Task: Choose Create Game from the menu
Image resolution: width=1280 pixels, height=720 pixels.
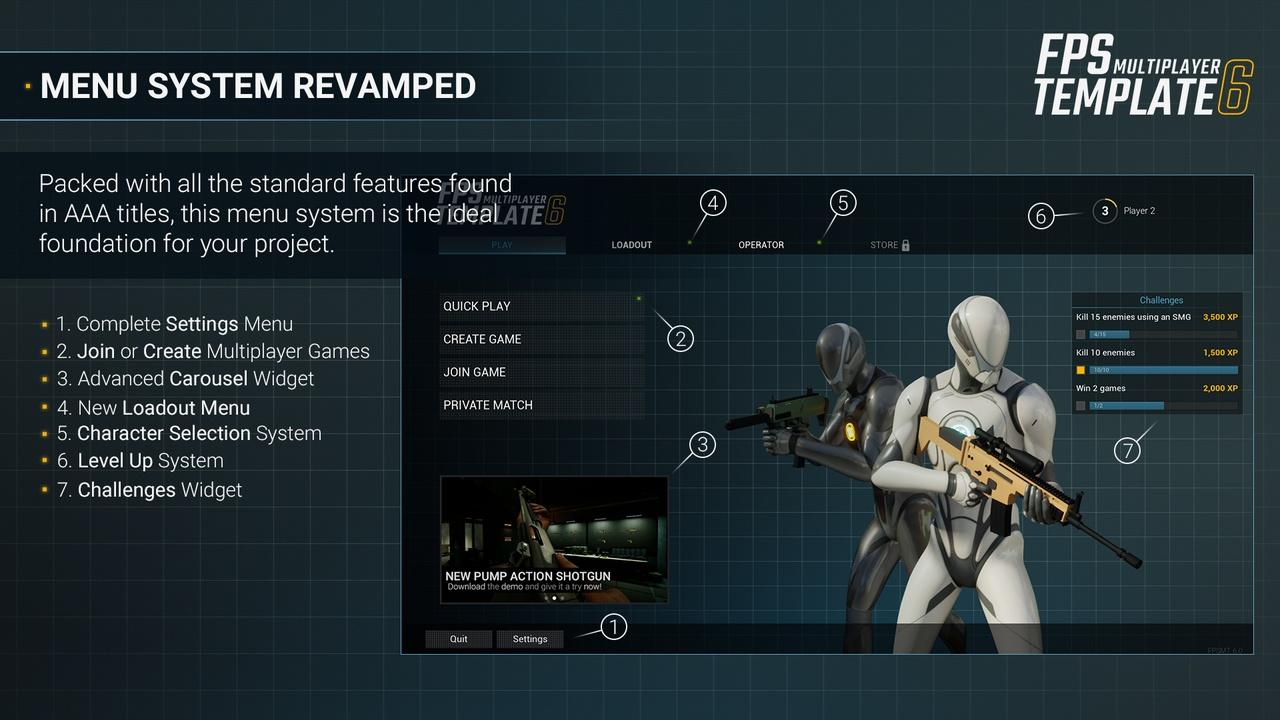Action: pyautogui.click(x=541, y=339)
